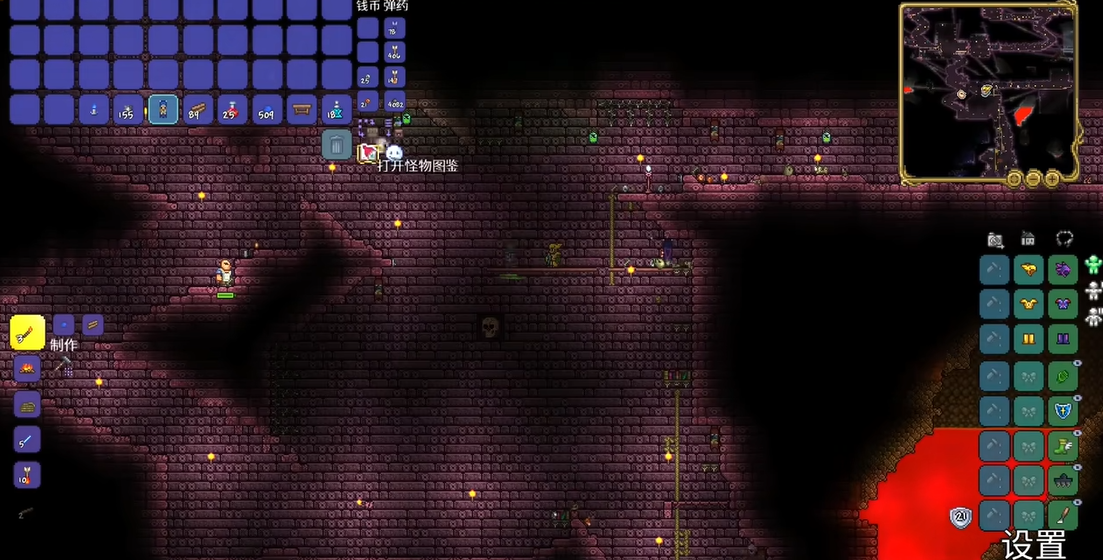Select the green winged boots accessory slot
Screen dimensions: 1103x560
(1063, 447)
